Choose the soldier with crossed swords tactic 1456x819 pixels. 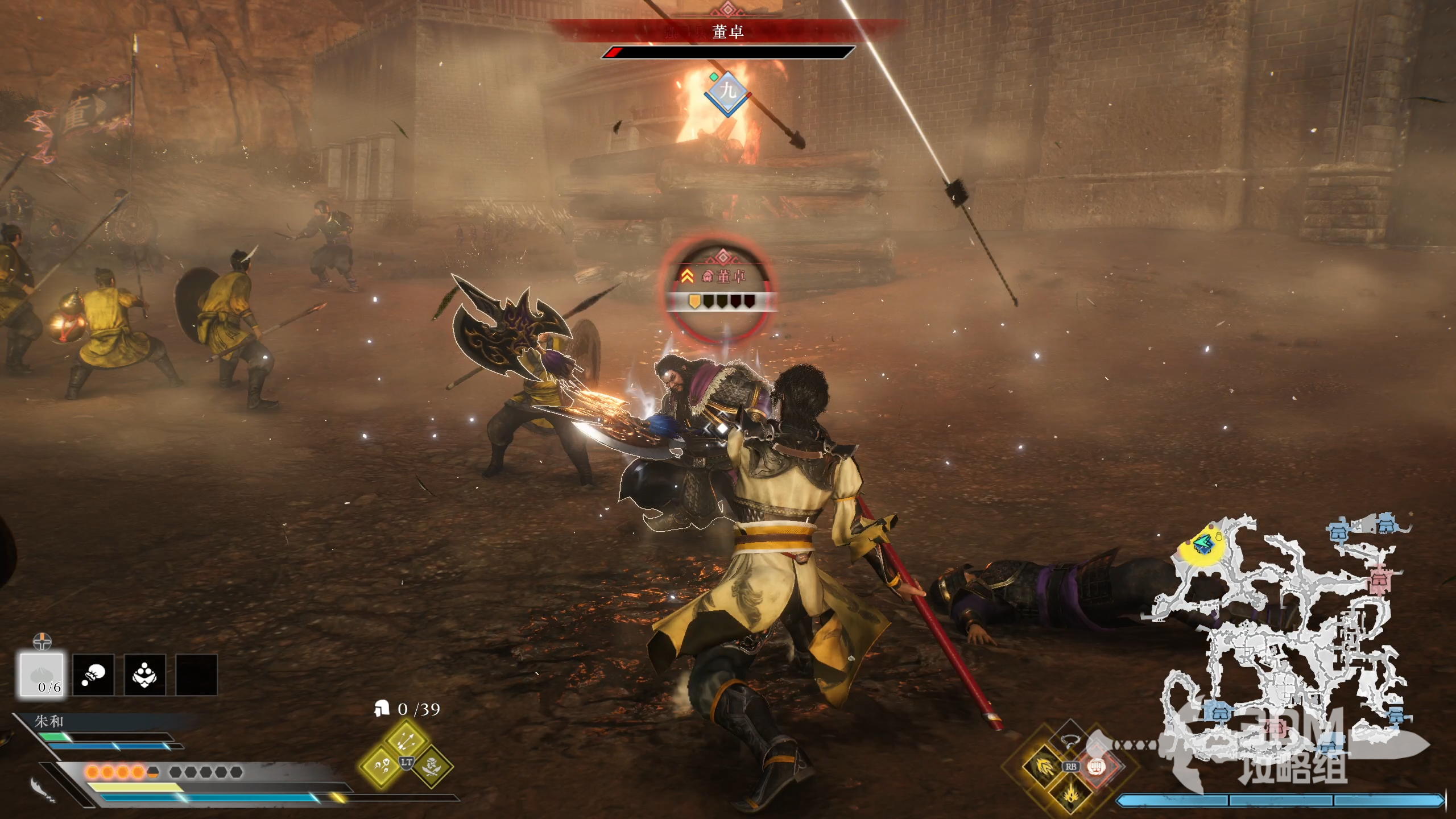click(431, 767)
